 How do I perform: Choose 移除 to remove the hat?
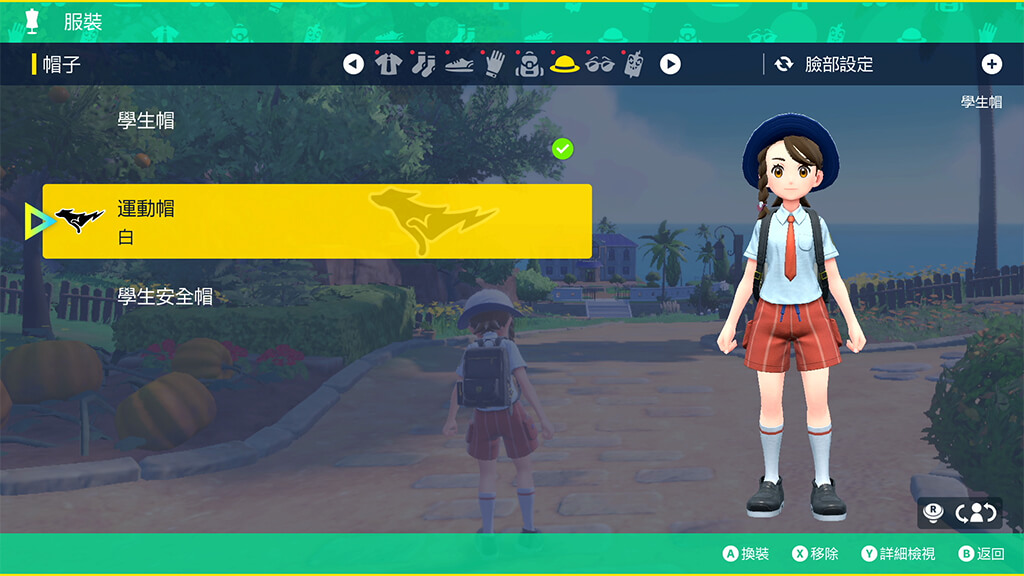(x=815, y=554)
